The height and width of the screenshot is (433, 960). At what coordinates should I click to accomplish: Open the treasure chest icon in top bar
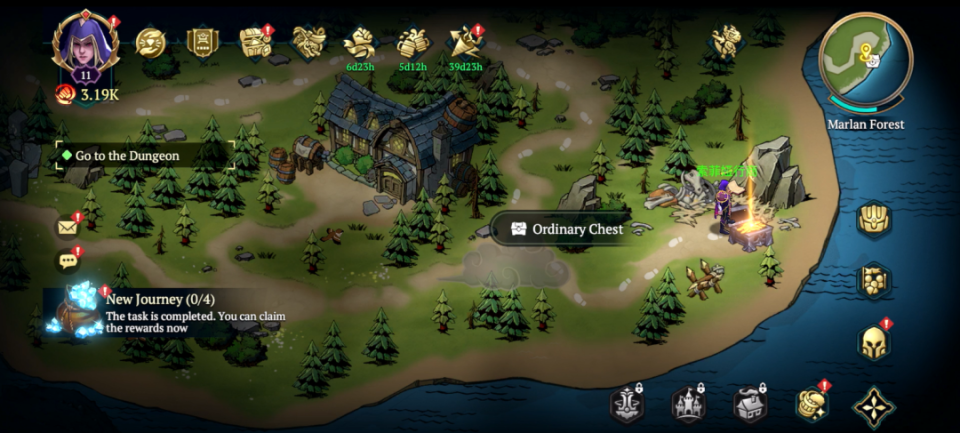coord(255,42)
